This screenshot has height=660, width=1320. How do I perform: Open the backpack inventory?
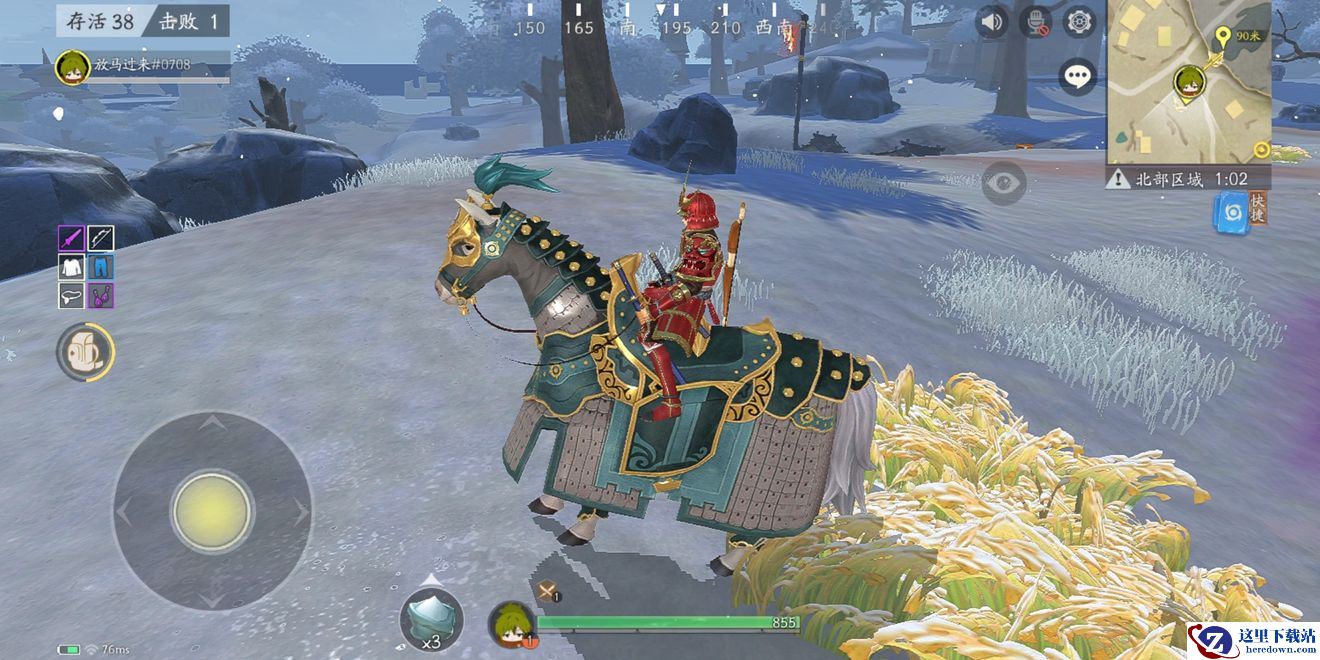pos(84,352)
